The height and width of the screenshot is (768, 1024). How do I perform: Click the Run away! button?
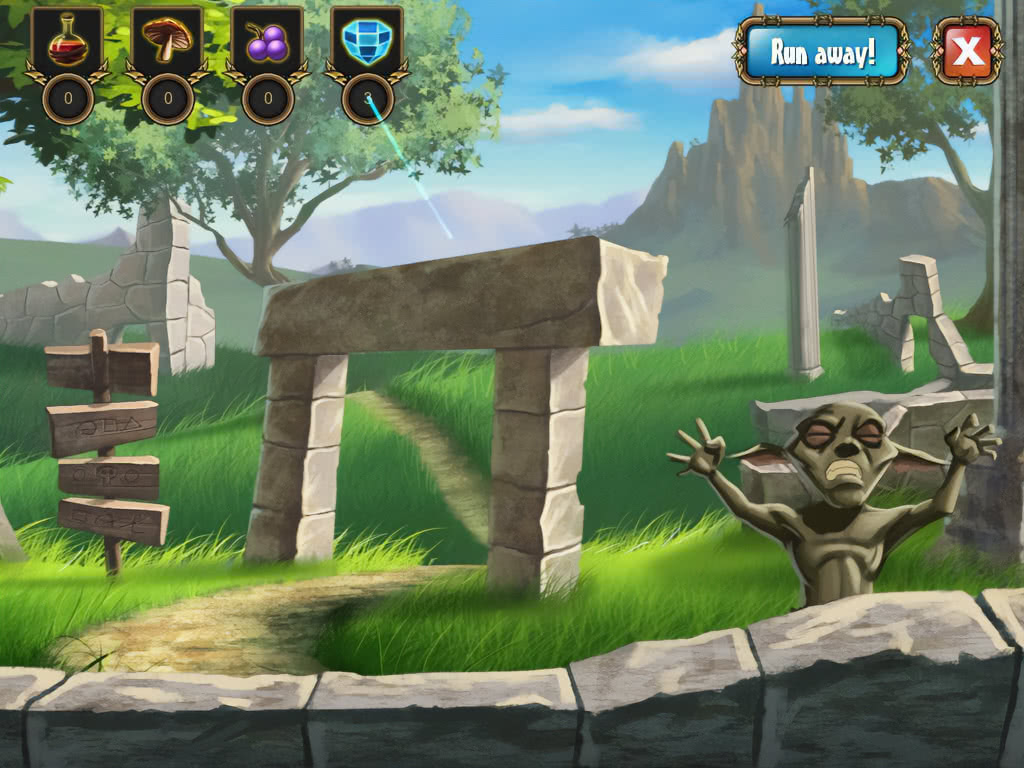(x=822, y=52)
